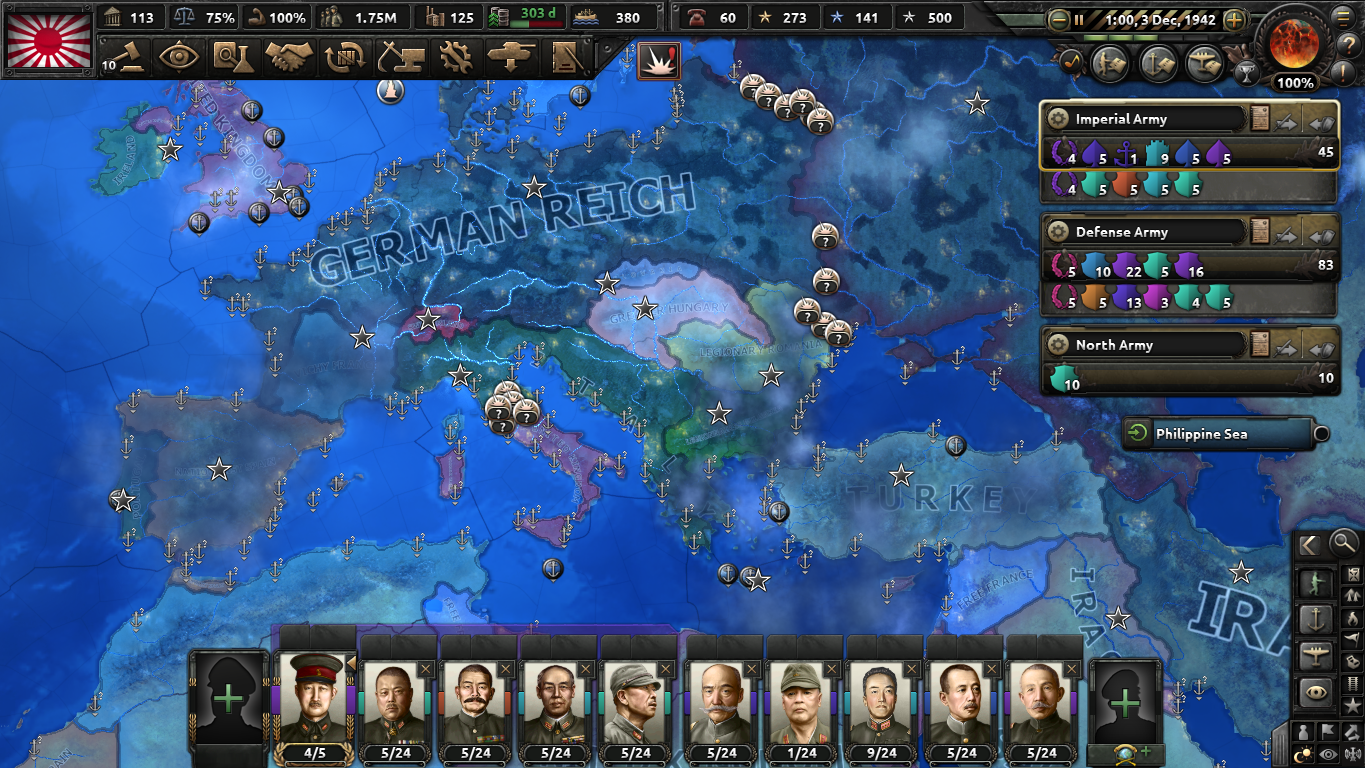This screenshot has height=768, width=1365.
Task: Increase game speed with the plus control
Action: [x=1233, y=18]
